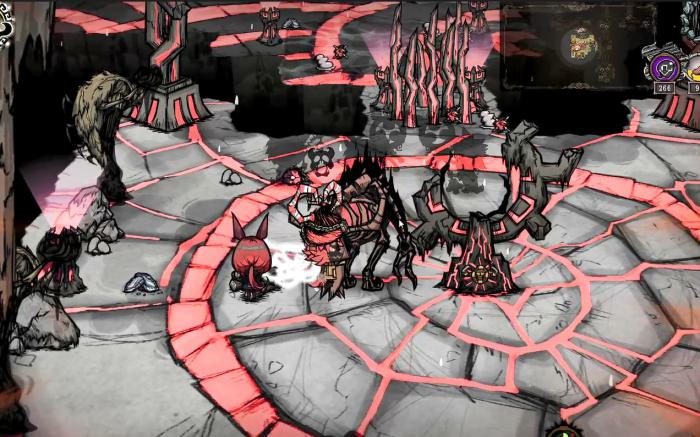This screenshot has height=437, width=700.
Task: Click the purple sanity badge icon
Action: pos(663,68)
